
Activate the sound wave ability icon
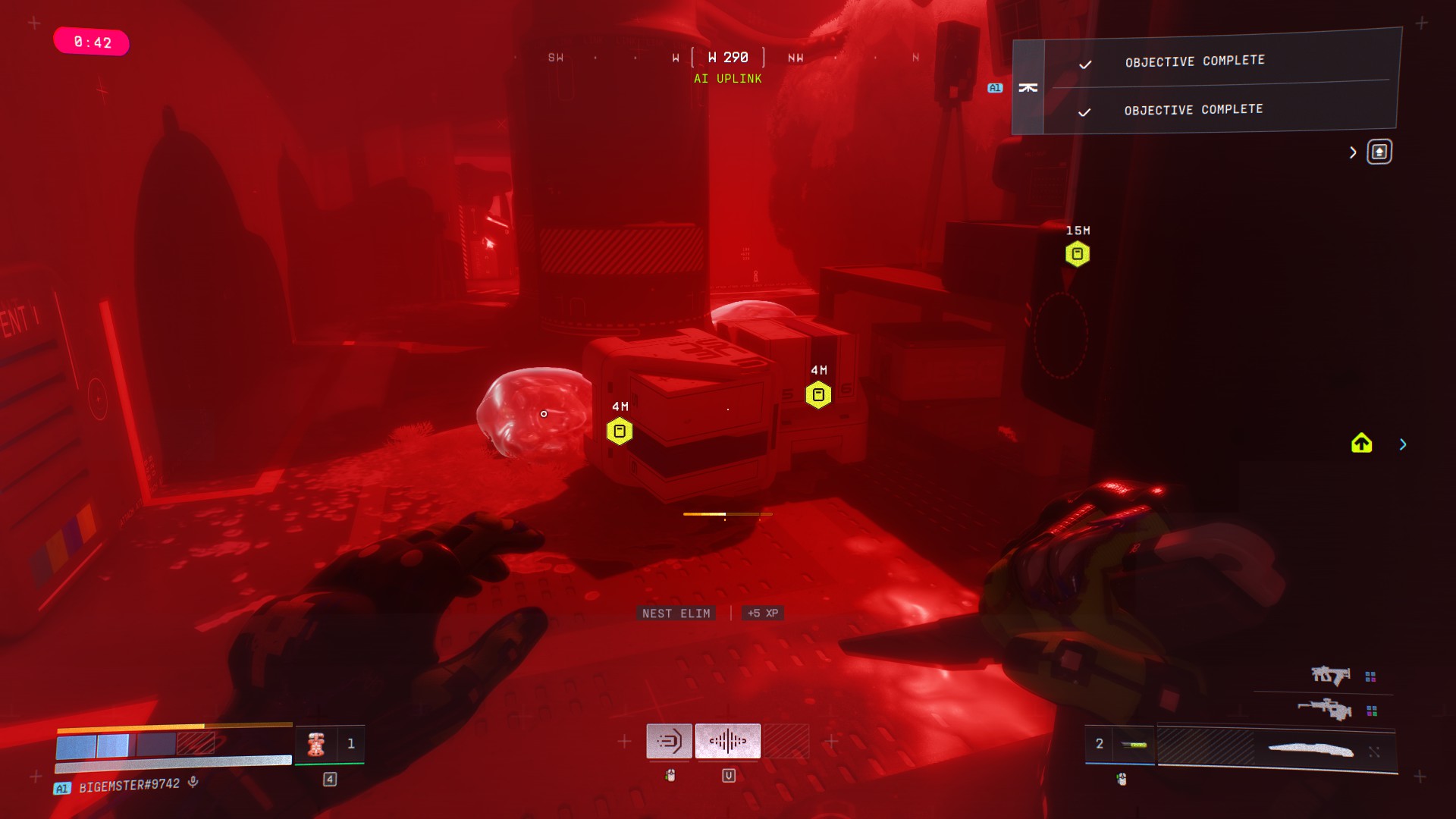click(x=727, y=741)
